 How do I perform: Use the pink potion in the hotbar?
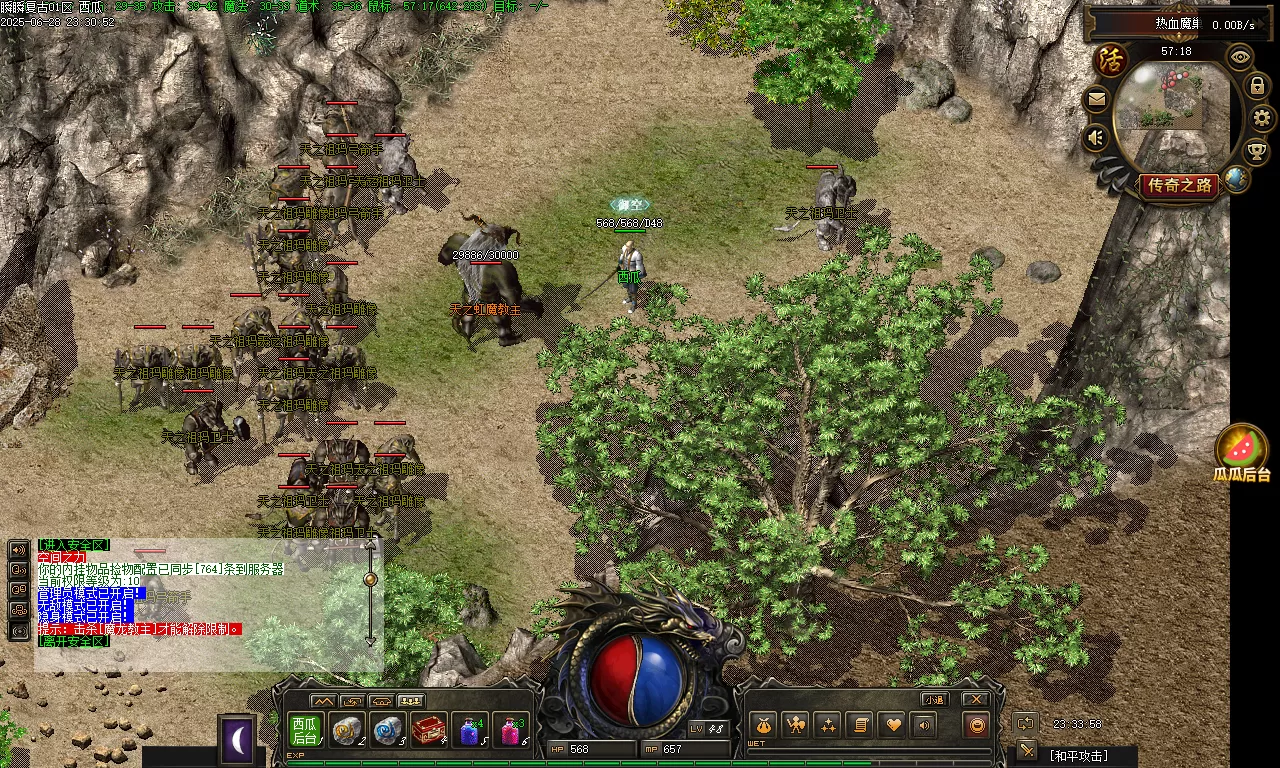(513, 731)
